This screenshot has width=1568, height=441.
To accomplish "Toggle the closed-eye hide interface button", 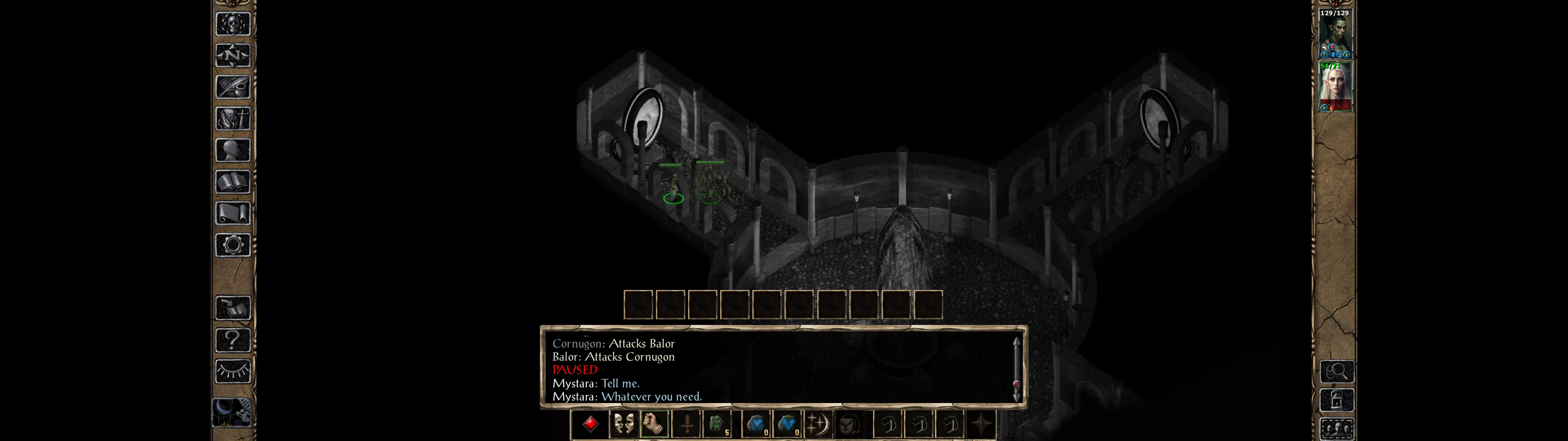I will point(232,371).
